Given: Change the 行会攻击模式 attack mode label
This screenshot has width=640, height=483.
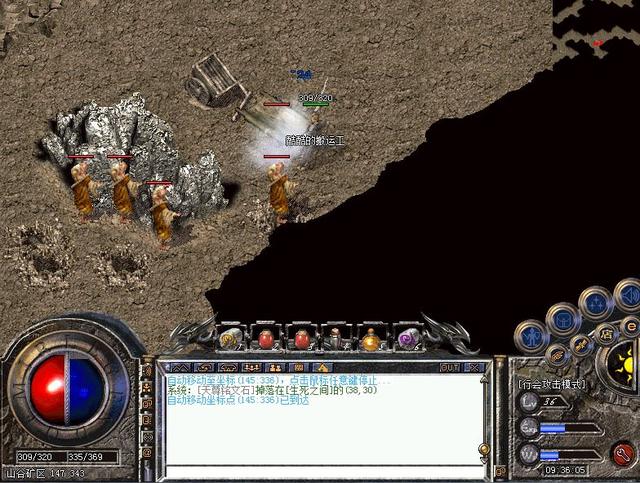Looking at the screenshot, I should pyautogui.click(x=552, y=383).
